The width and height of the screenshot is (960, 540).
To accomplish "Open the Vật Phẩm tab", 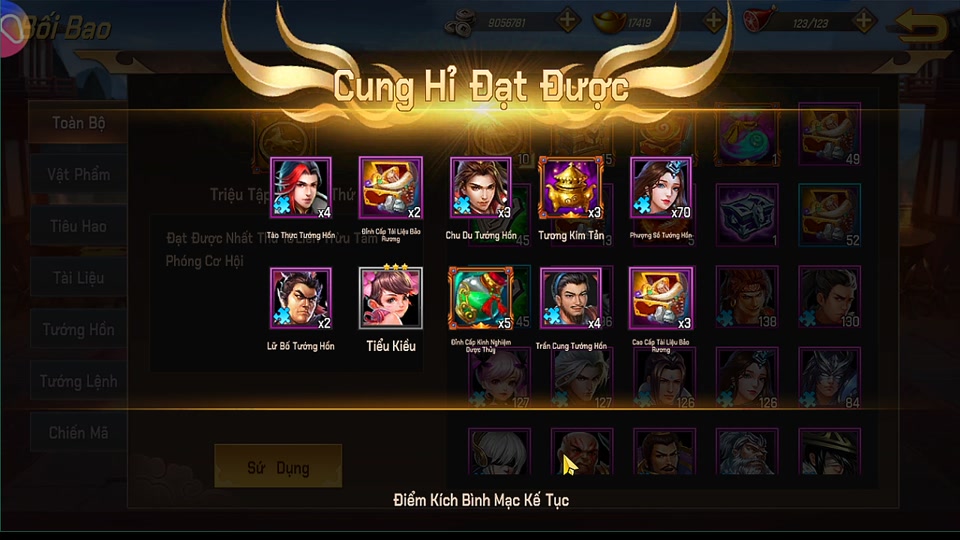I will click(79, 175).
